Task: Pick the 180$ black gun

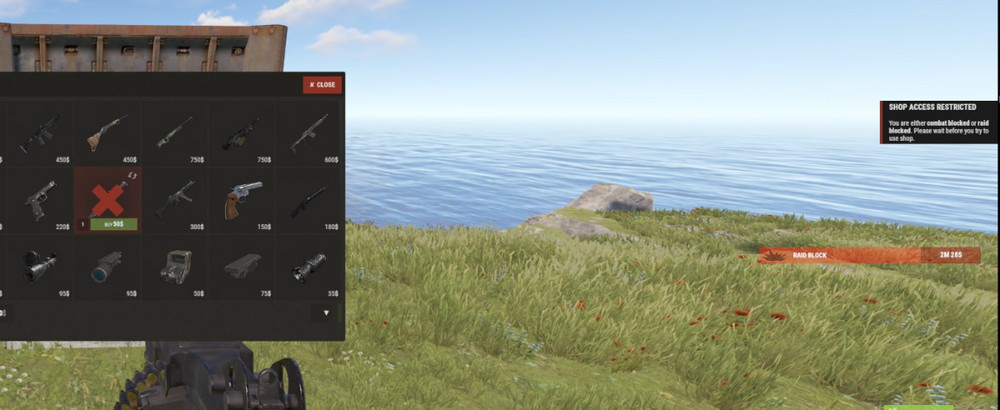Action: pyautogui.click(x=308, y=199)
